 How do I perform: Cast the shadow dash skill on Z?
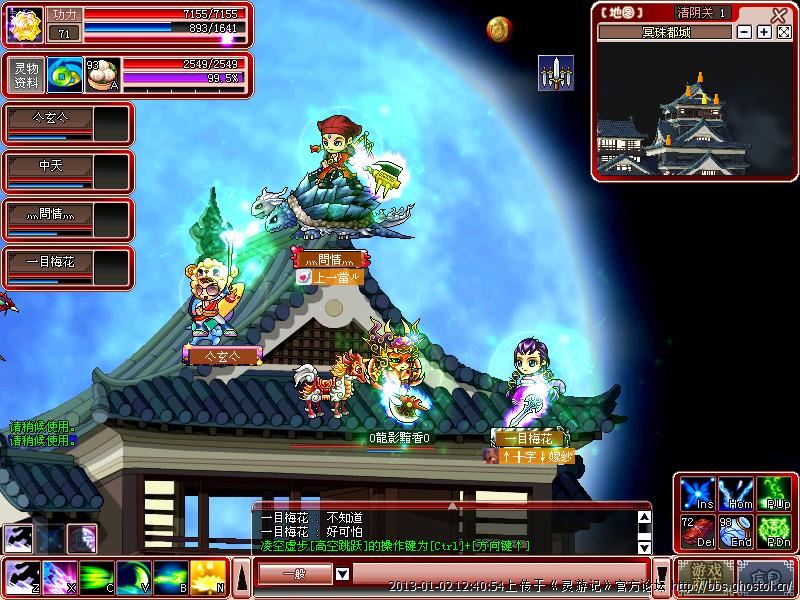(x=20, y=577)
